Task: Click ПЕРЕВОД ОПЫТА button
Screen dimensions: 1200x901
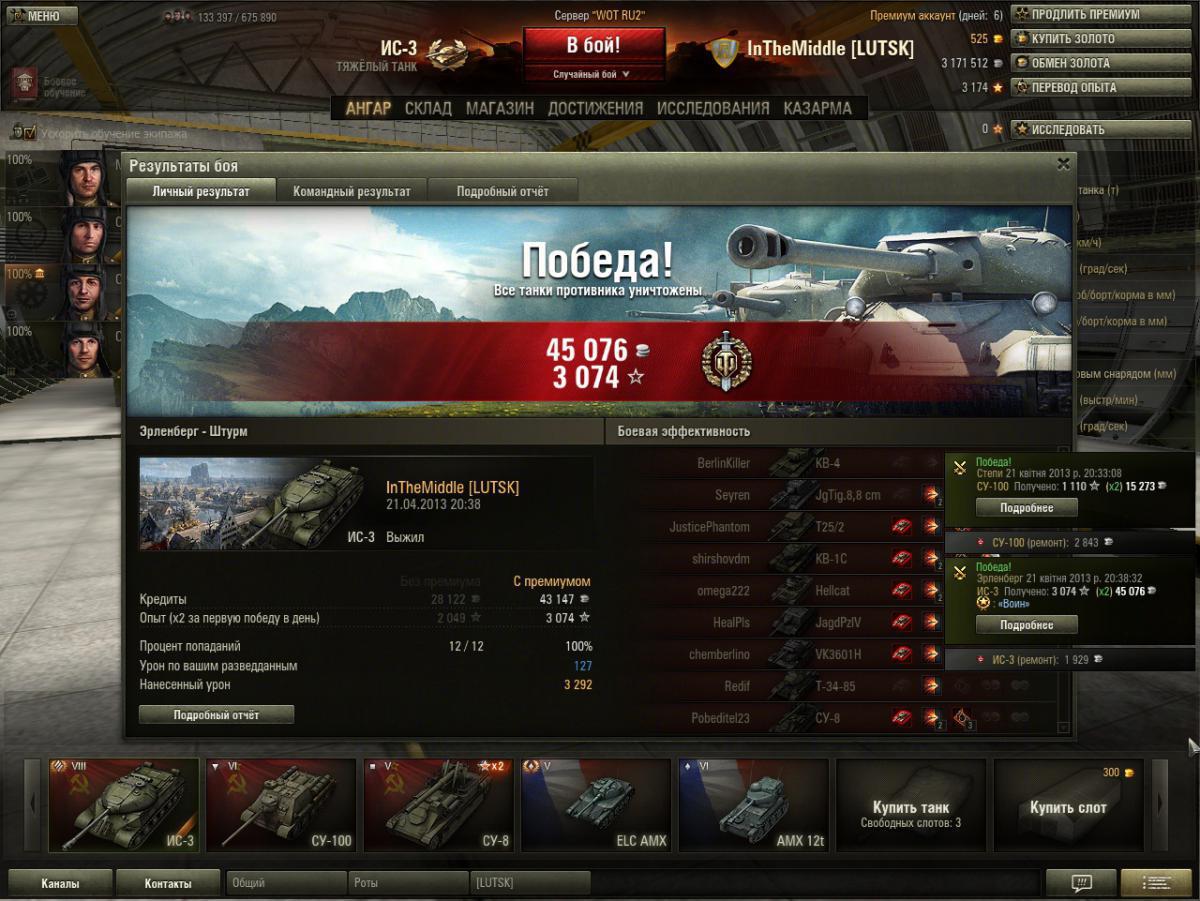Action: [1089, 87]
